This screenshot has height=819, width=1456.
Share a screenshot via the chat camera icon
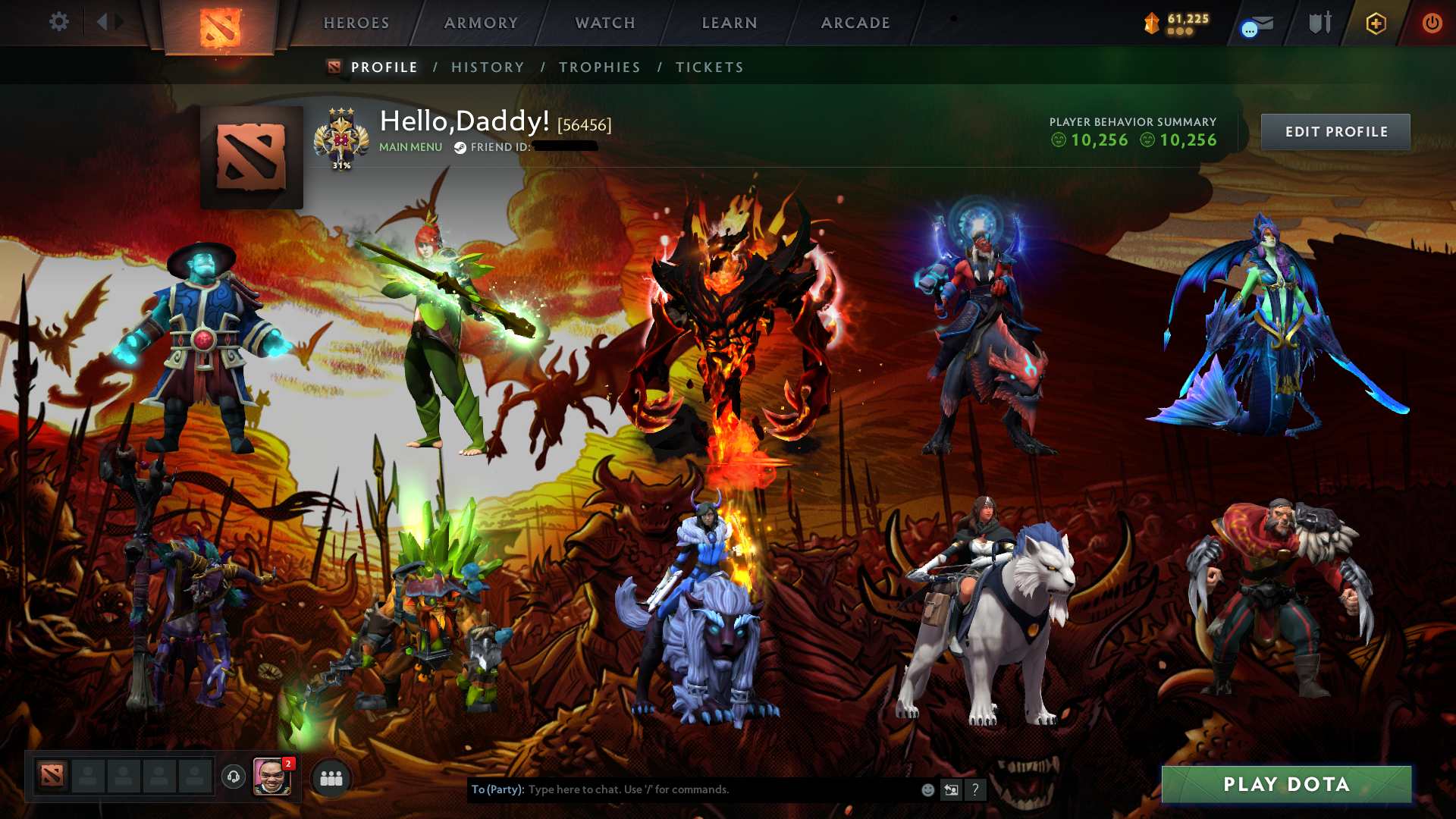point(951,789)
